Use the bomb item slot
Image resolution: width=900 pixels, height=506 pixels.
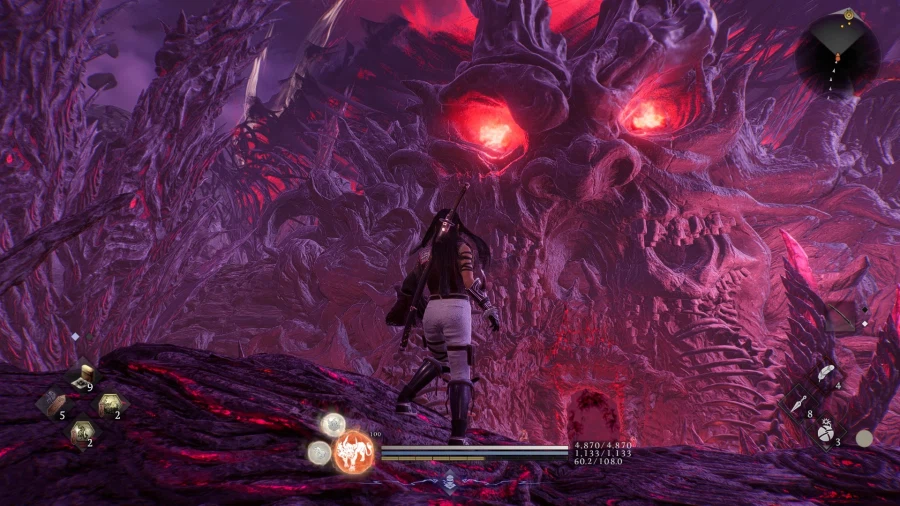click(823, 432)
